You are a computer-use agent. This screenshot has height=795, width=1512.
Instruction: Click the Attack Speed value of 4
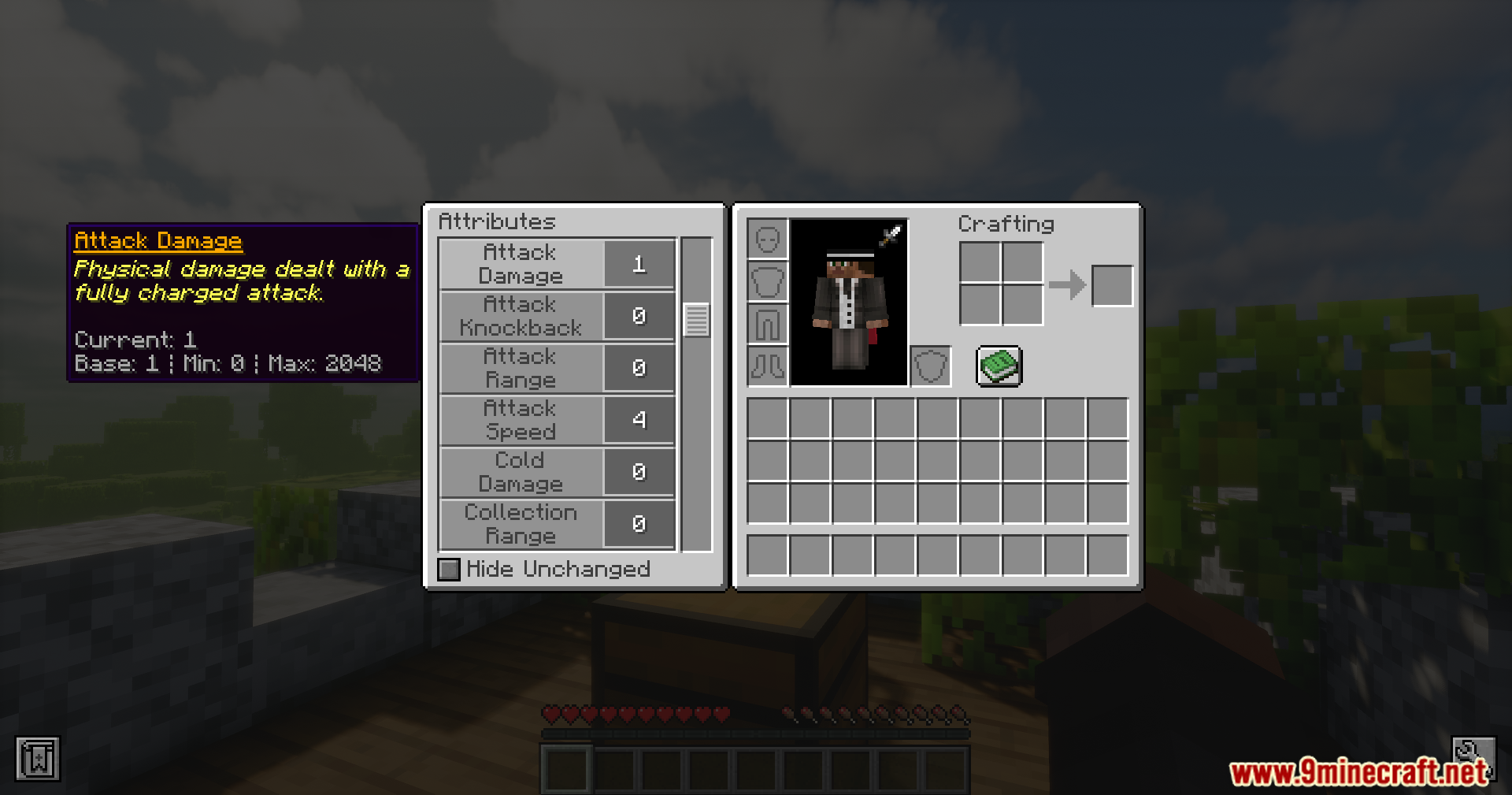click(639, 420)
